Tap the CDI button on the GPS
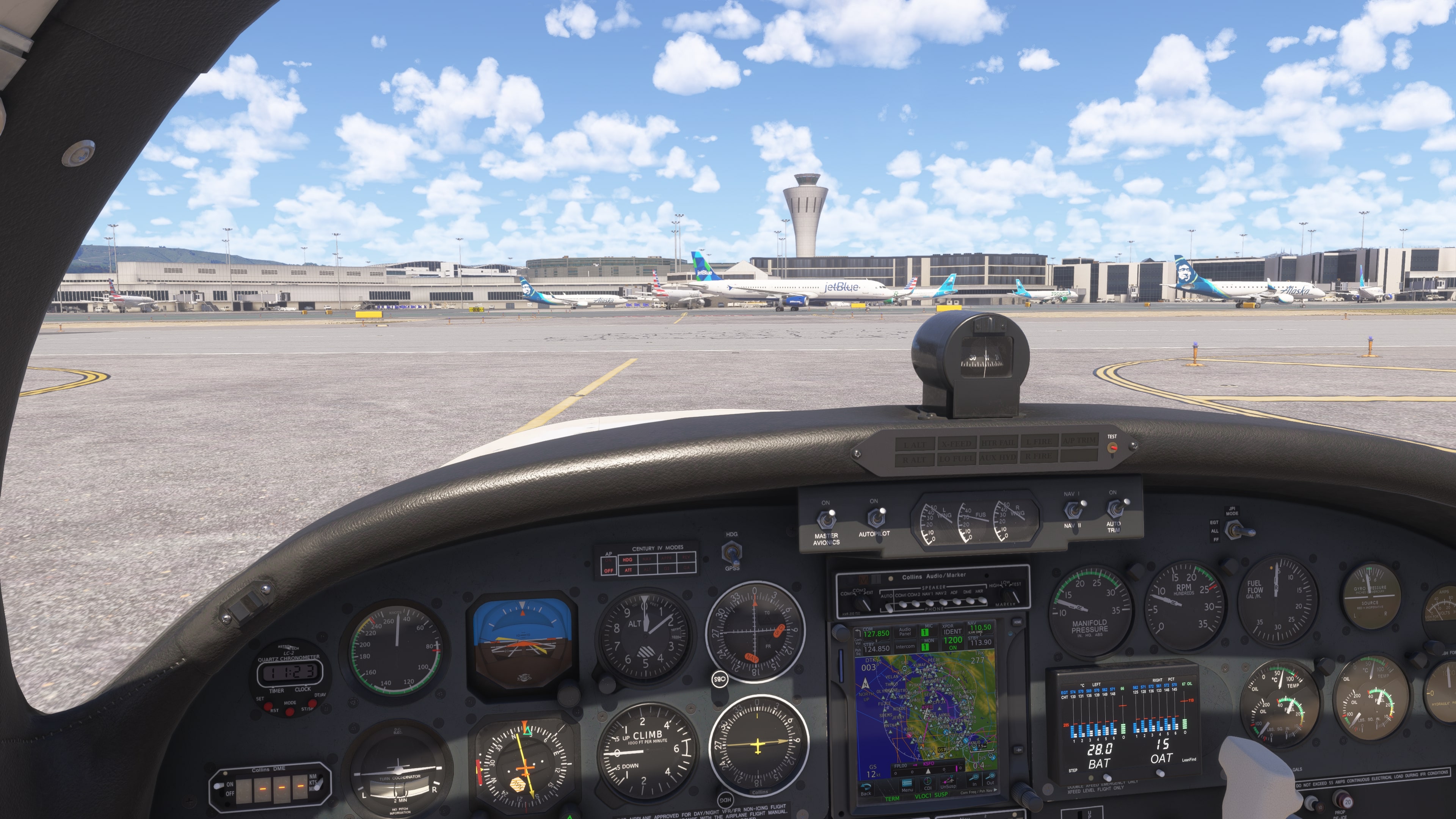The image size is (1456, 819). [x=927, y=783]
